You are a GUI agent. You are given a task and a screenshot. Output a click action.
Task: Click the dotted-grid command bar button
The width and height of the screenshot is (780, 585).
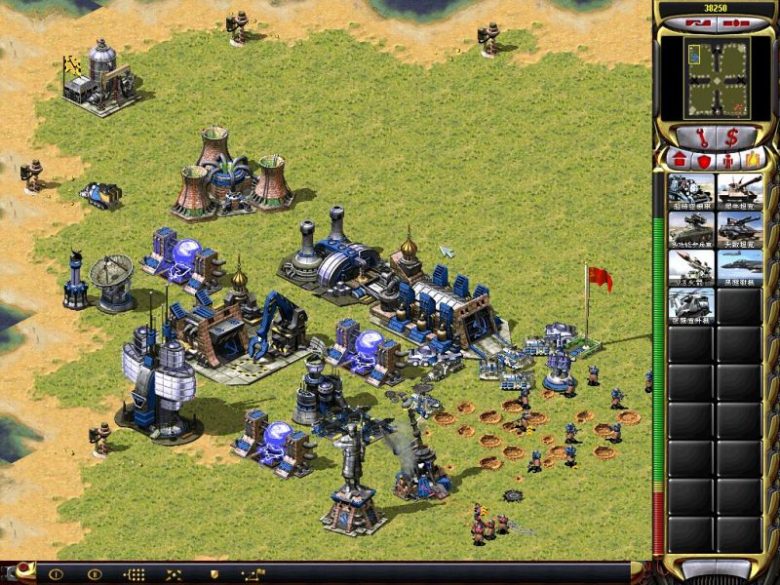[x=134, y=575]
